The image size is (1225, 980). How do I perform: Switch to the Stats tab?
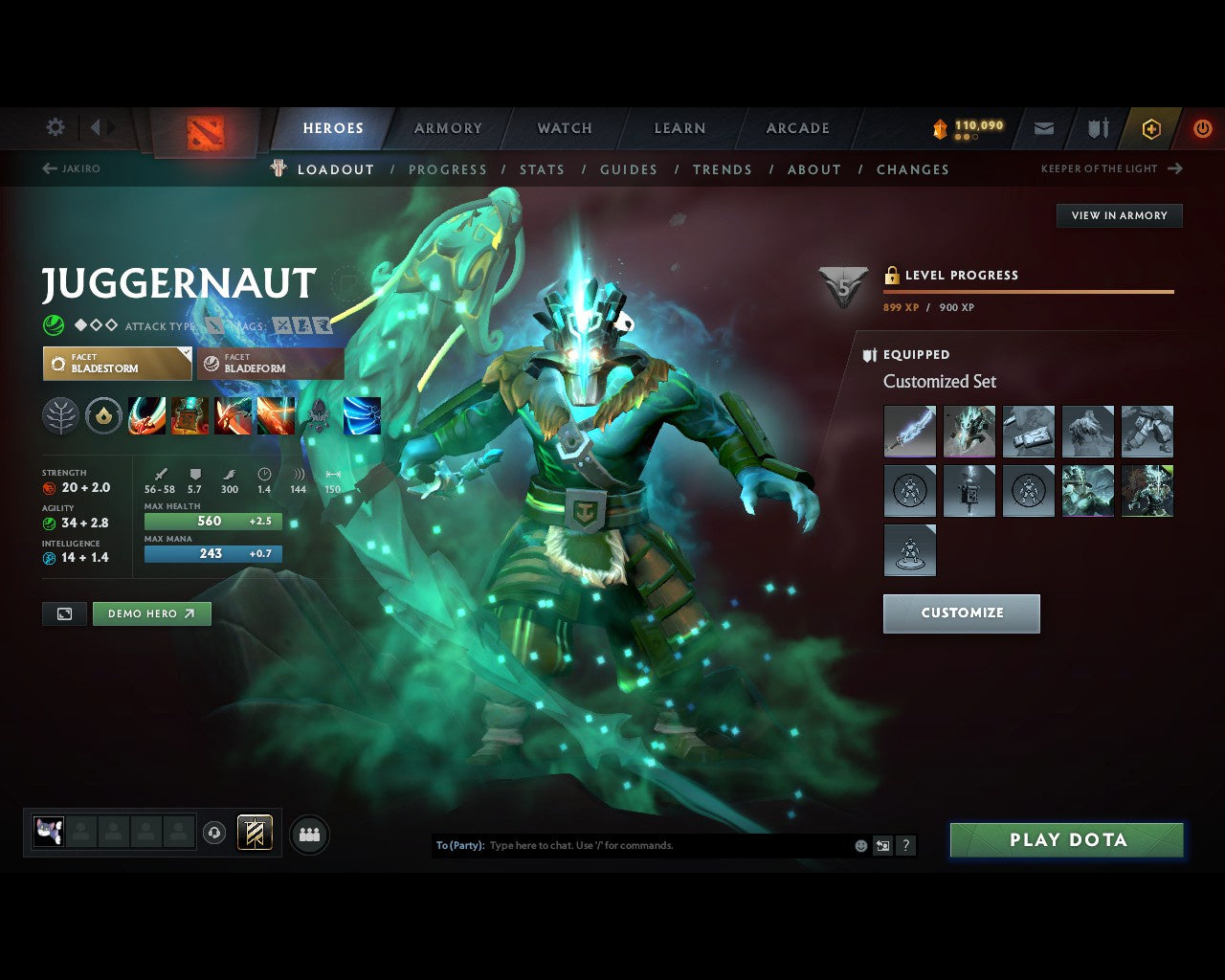[542, 169]
